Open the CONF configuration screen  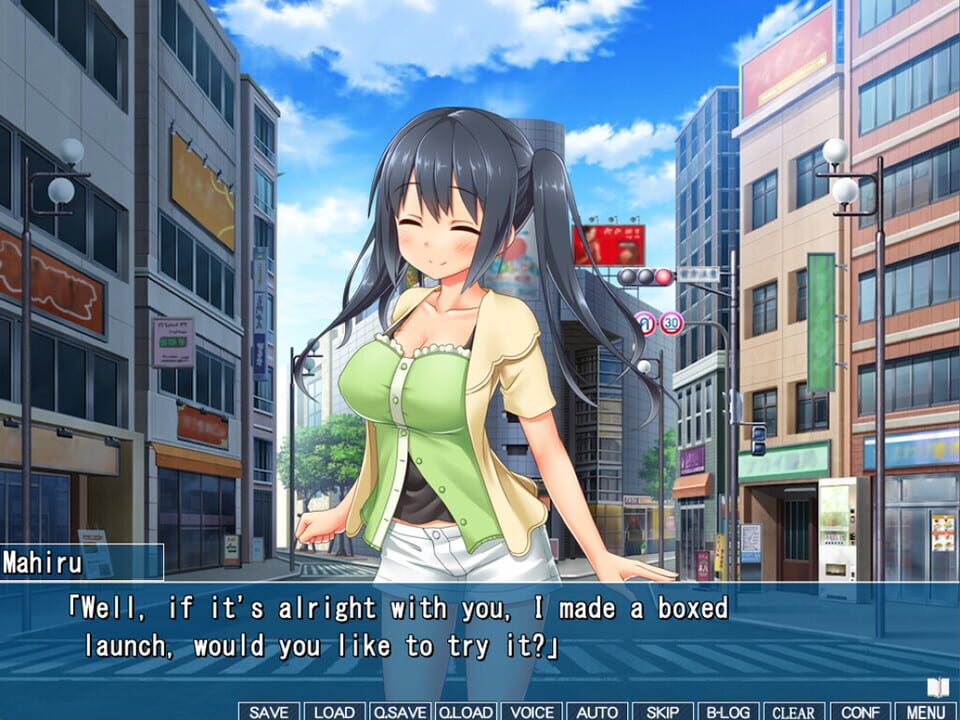(860, 711)
